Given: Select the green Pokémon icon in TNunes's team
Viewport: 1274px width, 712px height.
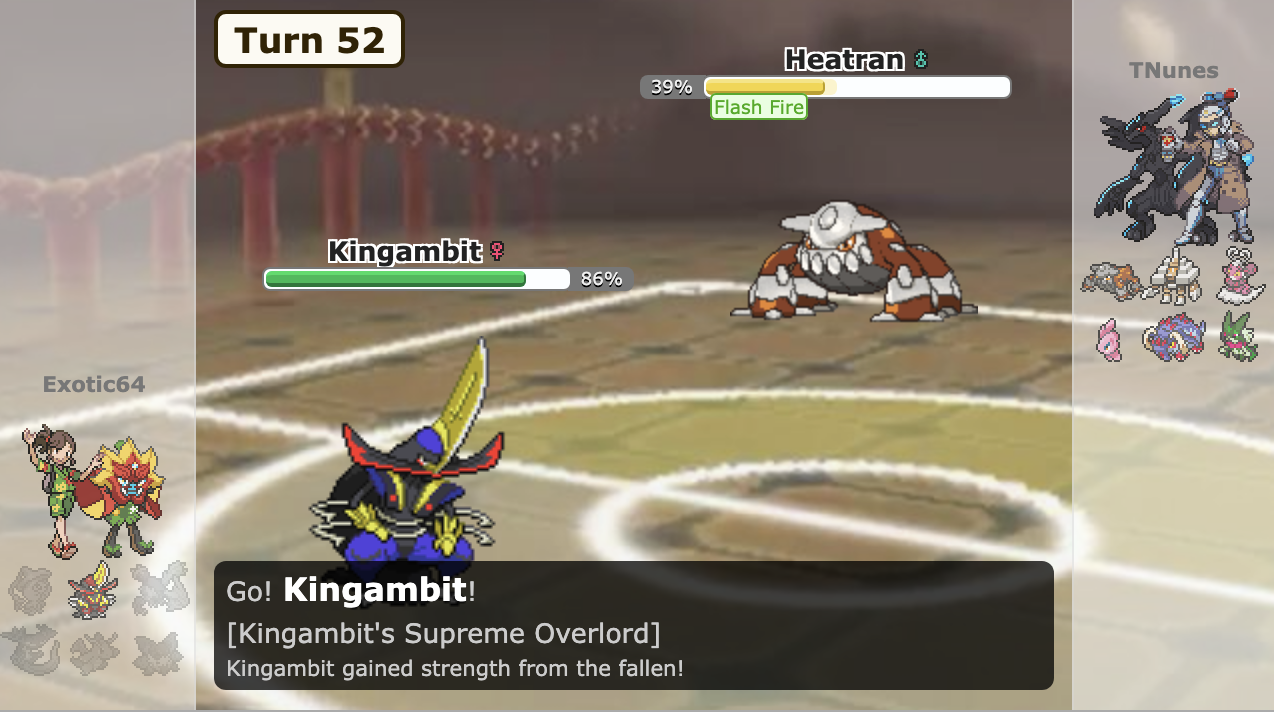Looking at the screenshot, I should [1238, 337].
